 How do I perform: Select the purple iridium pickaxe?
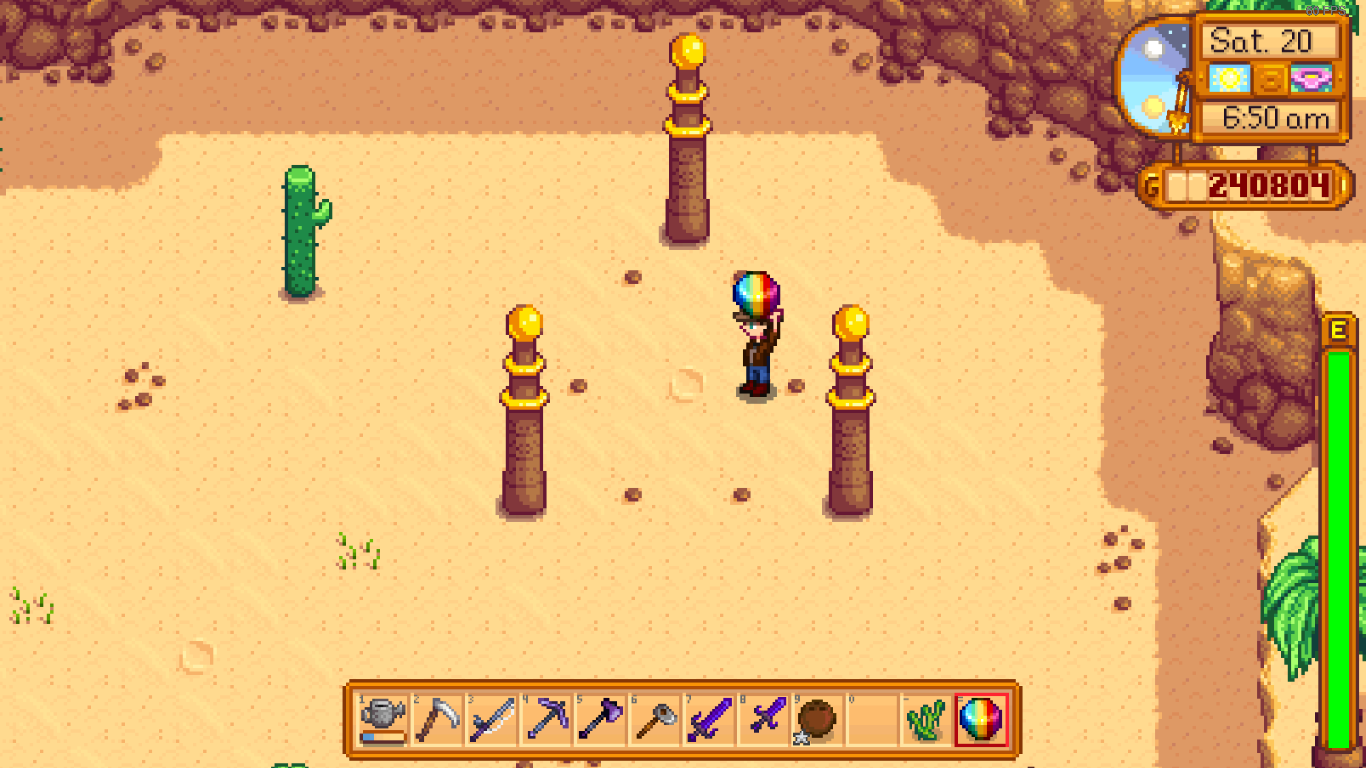(546, 720)
